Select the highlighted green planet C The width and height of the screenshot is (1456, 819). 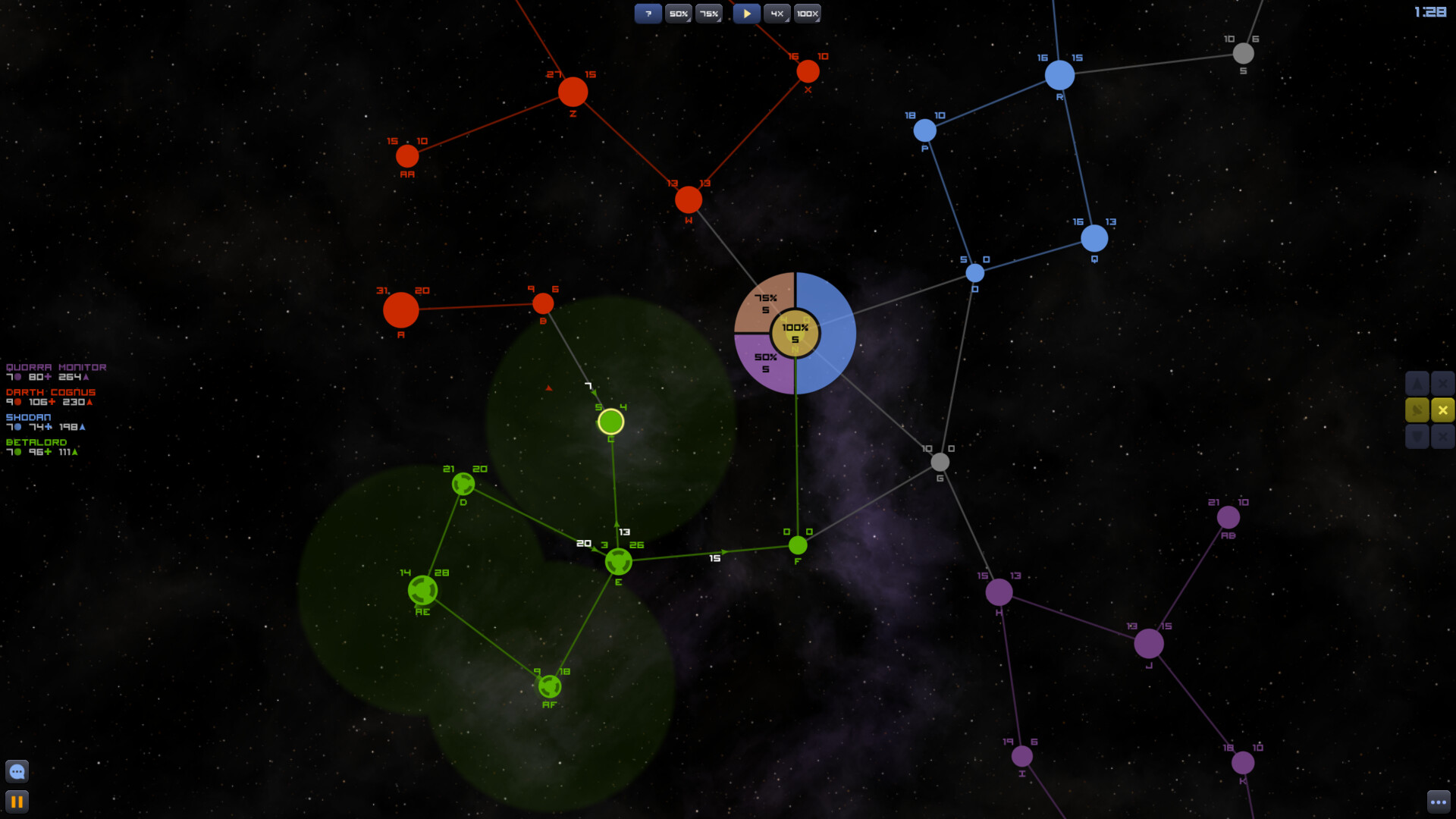coord(610,421)
